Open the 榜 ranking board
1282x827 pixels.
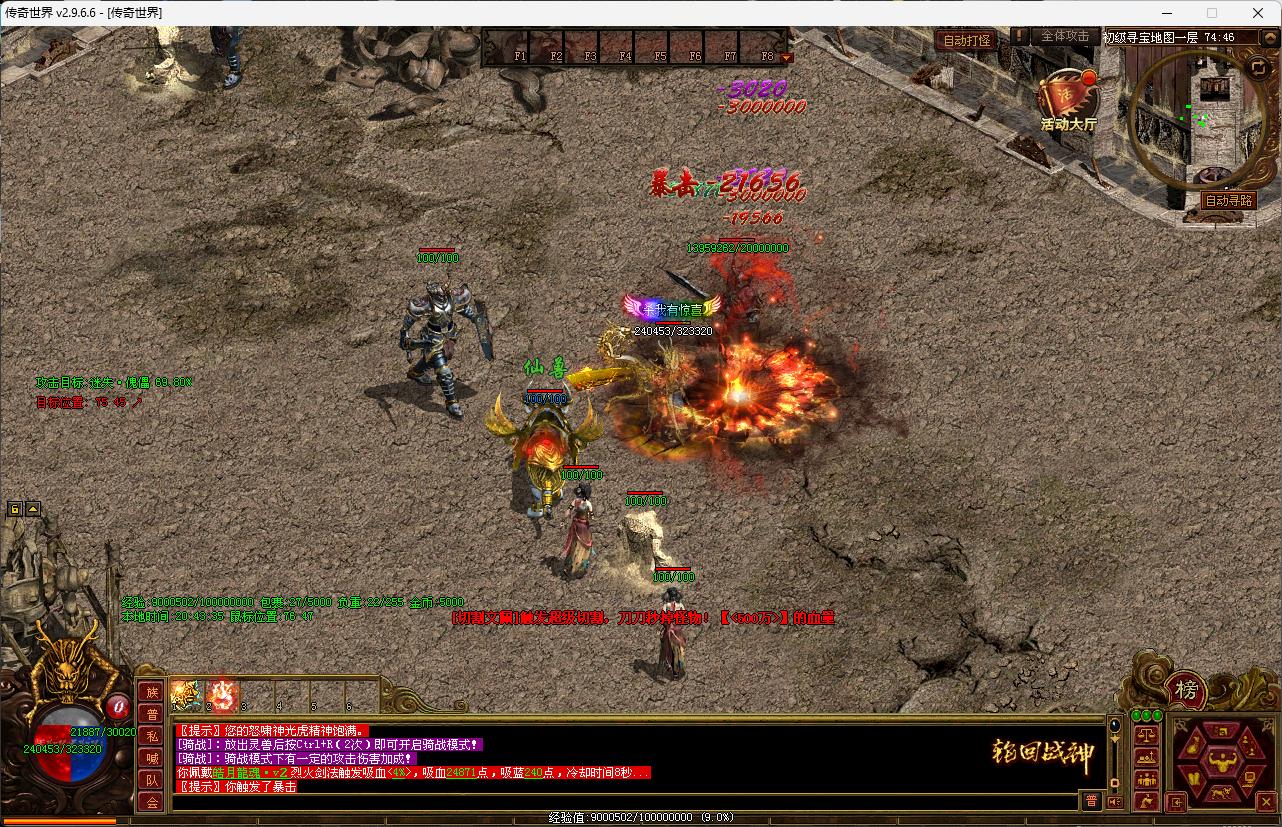(1186, 690)
